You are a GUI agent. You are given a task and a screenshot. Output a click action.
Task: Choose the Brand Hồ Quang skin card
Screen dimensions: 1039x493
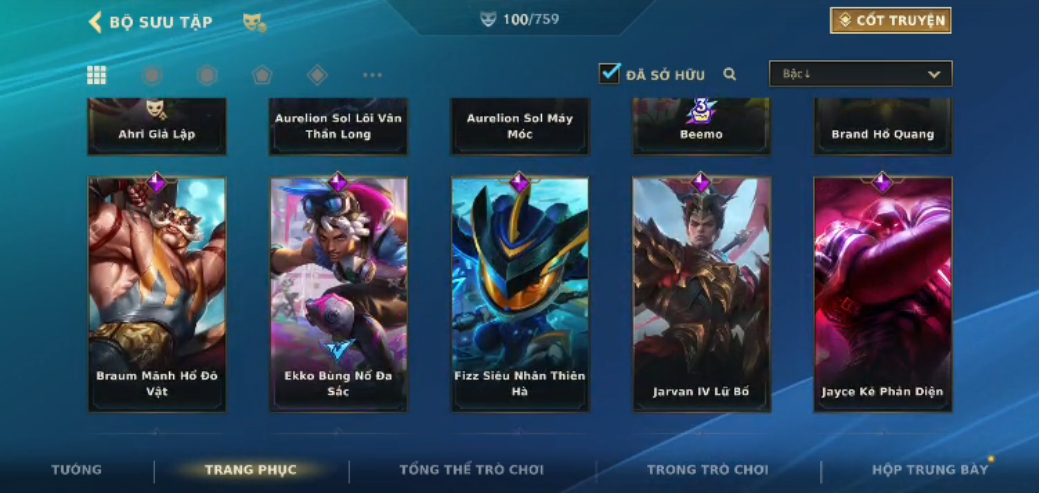tap(882, 126)
